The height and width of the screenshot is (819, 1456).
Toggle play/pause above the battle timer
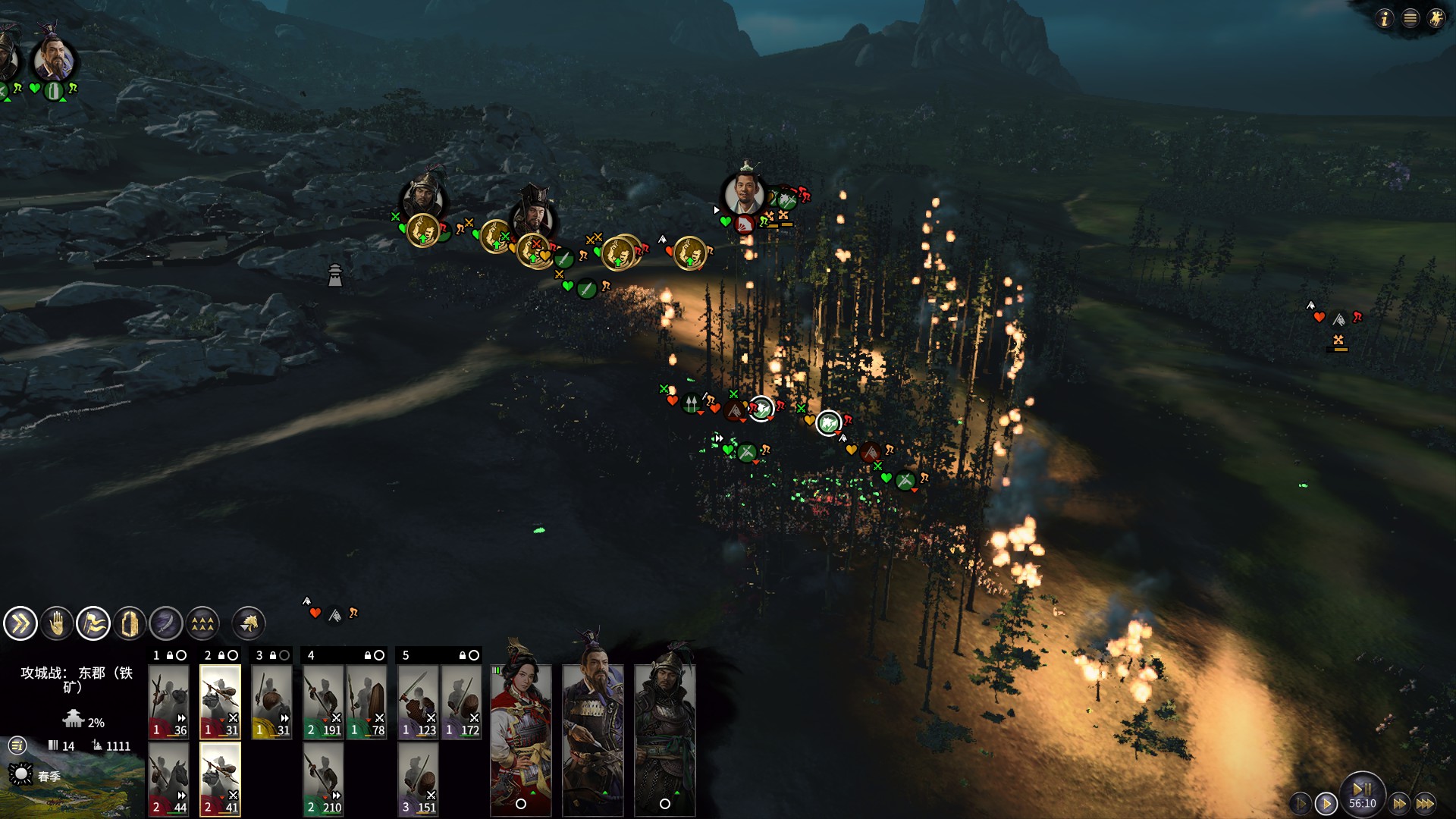point(1362,788)
